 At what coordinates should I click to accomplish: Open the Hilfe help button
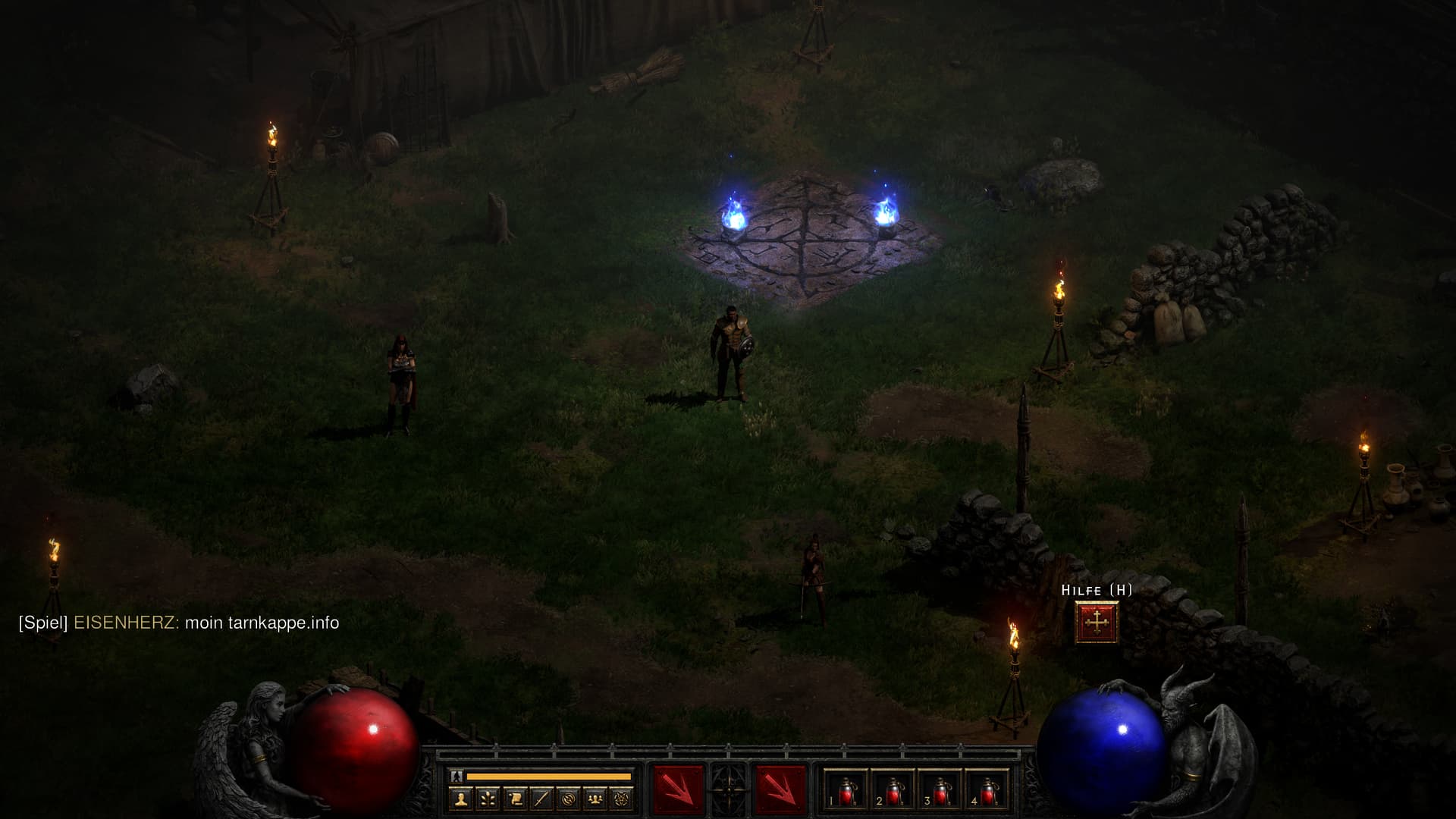pyautogui.click(x=1096, y=622)
